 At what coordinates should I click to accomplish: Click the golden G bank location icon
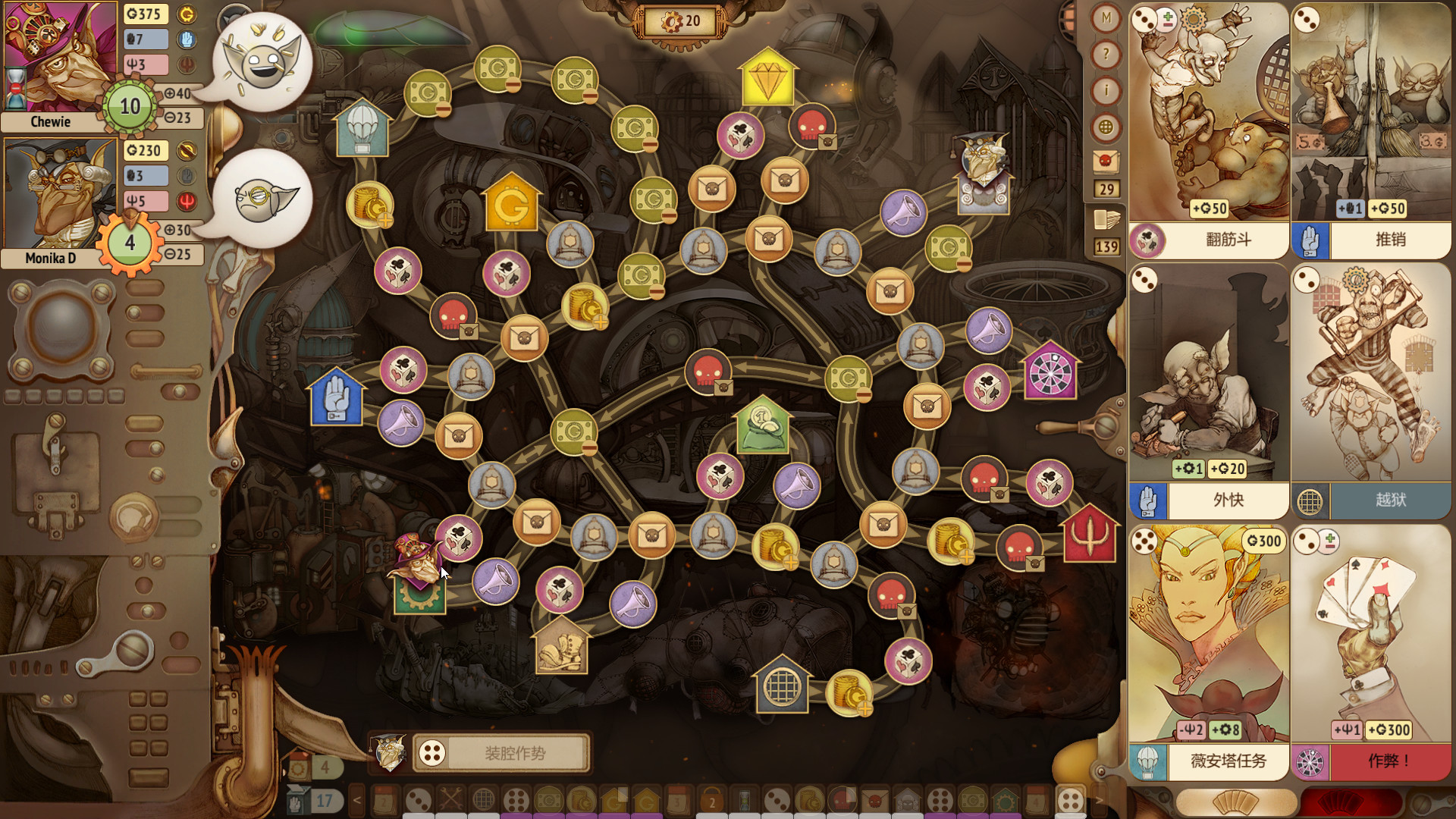point(513,202)
